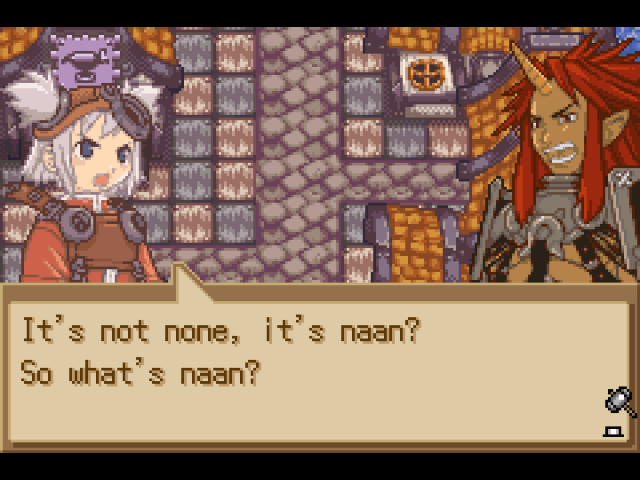This screenshot has width=640, height=480.
Task: Advance dialogue with the hammer continue icon
Action: (619, 402)
